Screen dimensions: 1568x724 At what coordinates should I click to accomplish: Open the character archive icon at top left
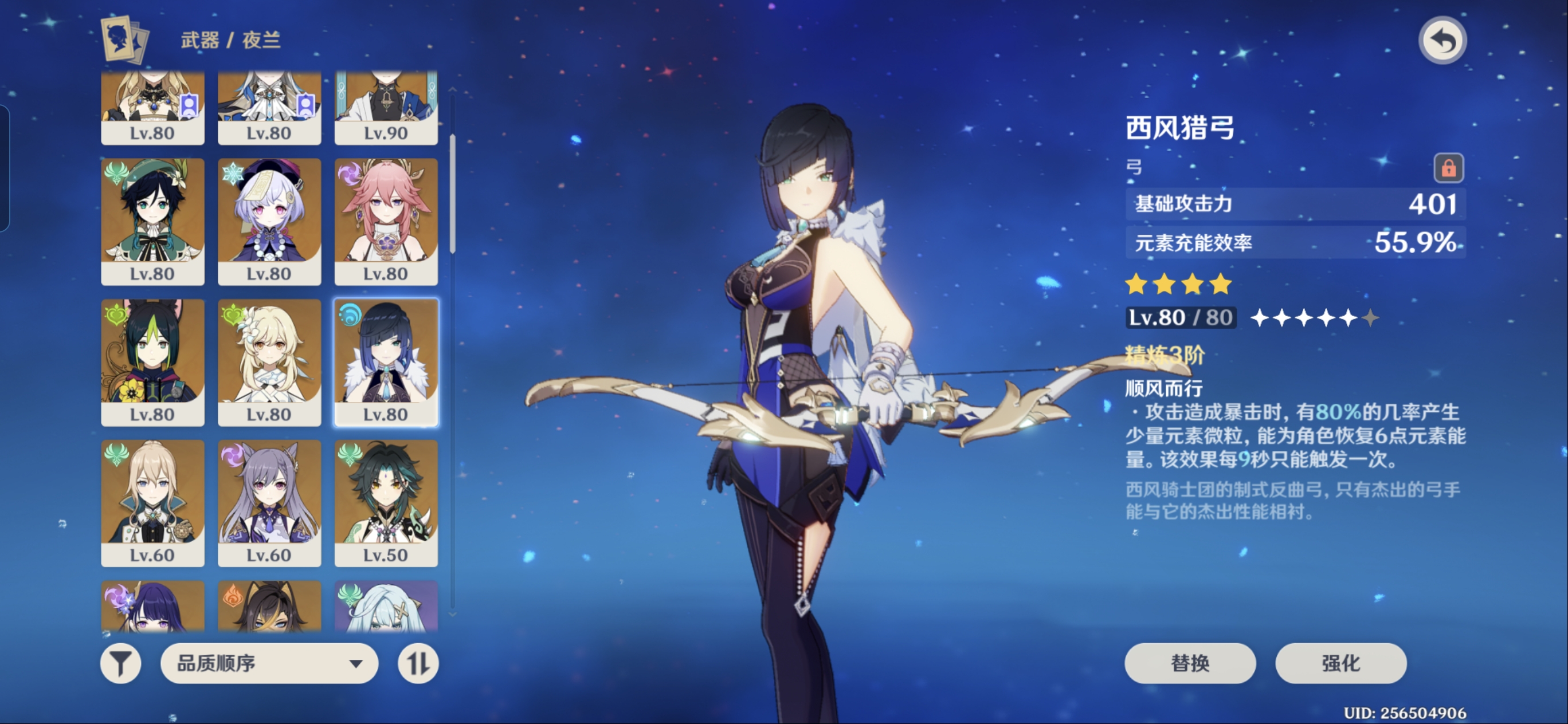coord(125,40)
